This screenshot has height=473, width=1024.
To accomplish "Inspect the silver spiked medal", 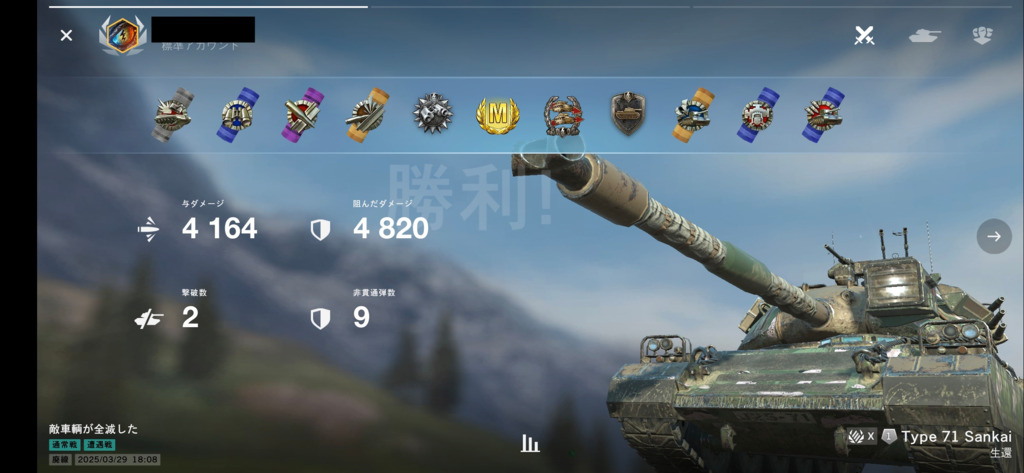I will click(x=433, y=115).
